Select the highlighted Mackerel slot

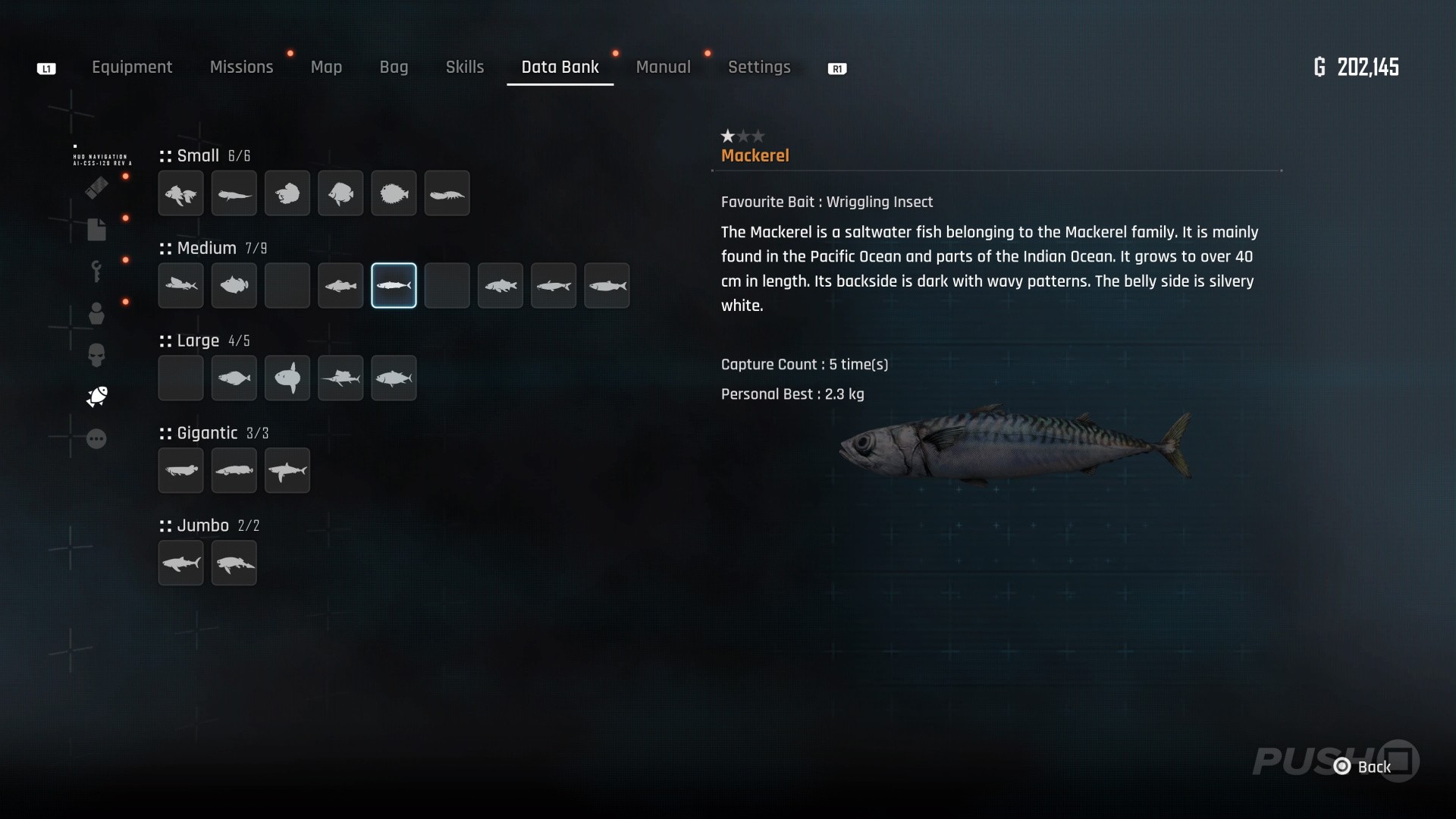pos(394,286)
